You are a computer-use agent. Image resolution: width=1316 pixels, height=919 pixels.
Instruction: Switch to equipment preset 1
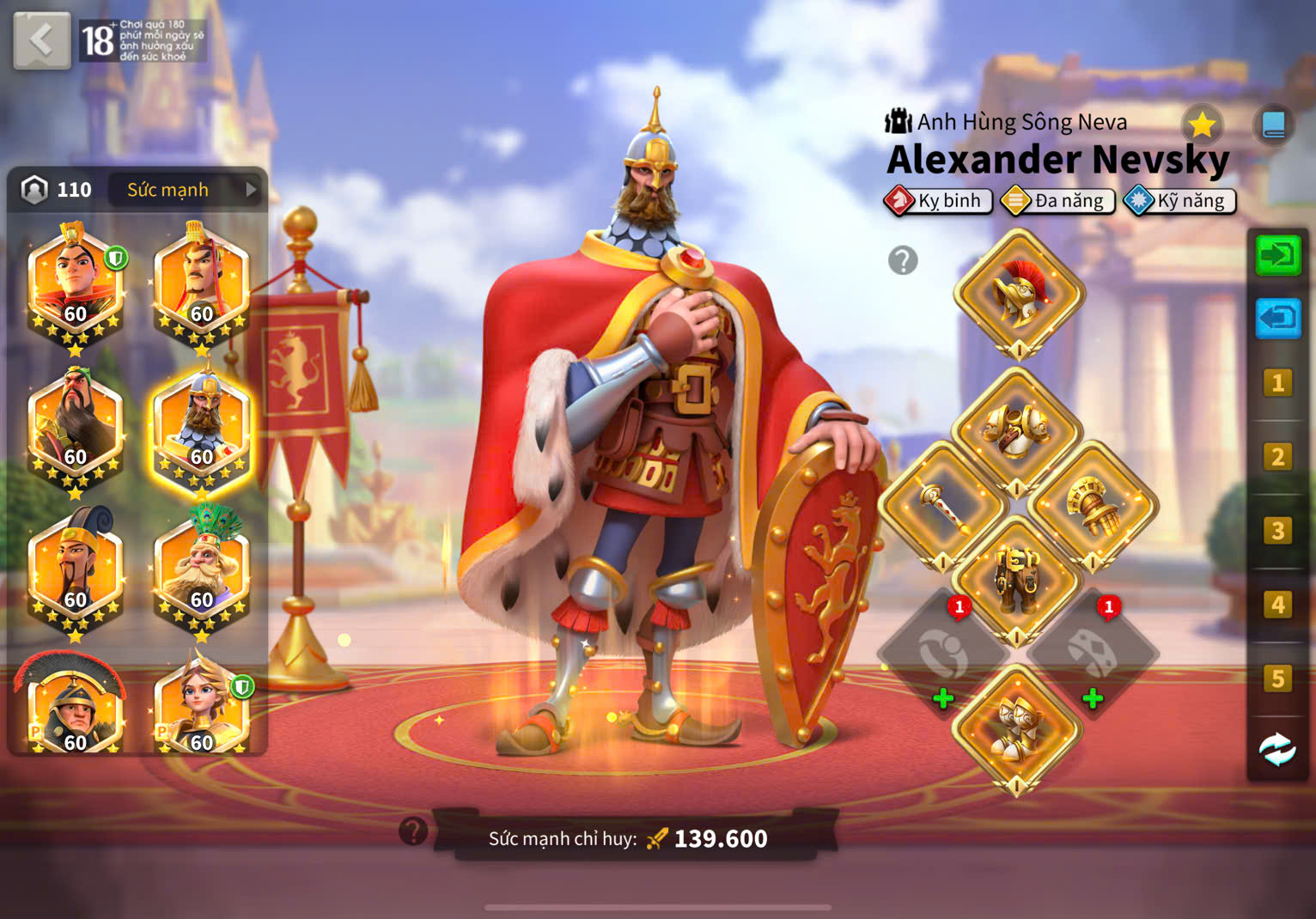coord(1277,383)
